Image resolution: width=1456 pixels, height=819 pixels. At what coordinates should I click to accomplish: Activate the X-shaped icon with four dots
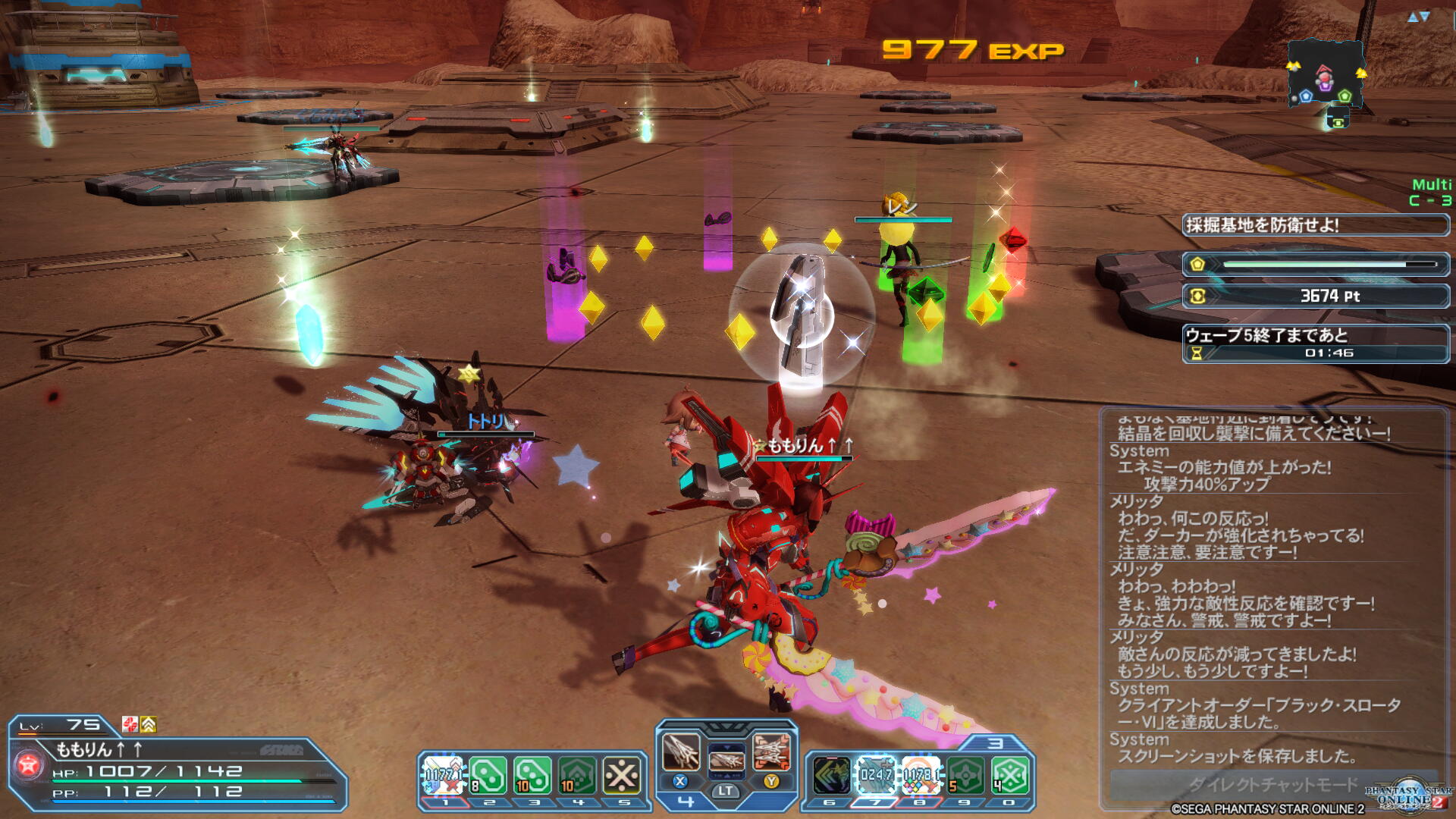coord(622,776)
